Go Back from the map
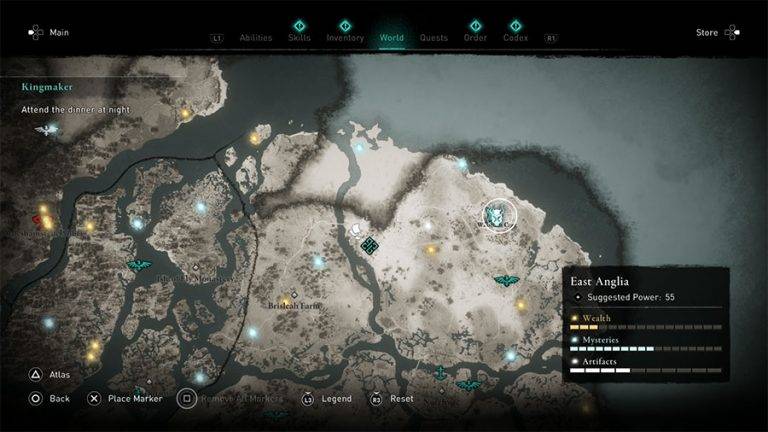 50,398
